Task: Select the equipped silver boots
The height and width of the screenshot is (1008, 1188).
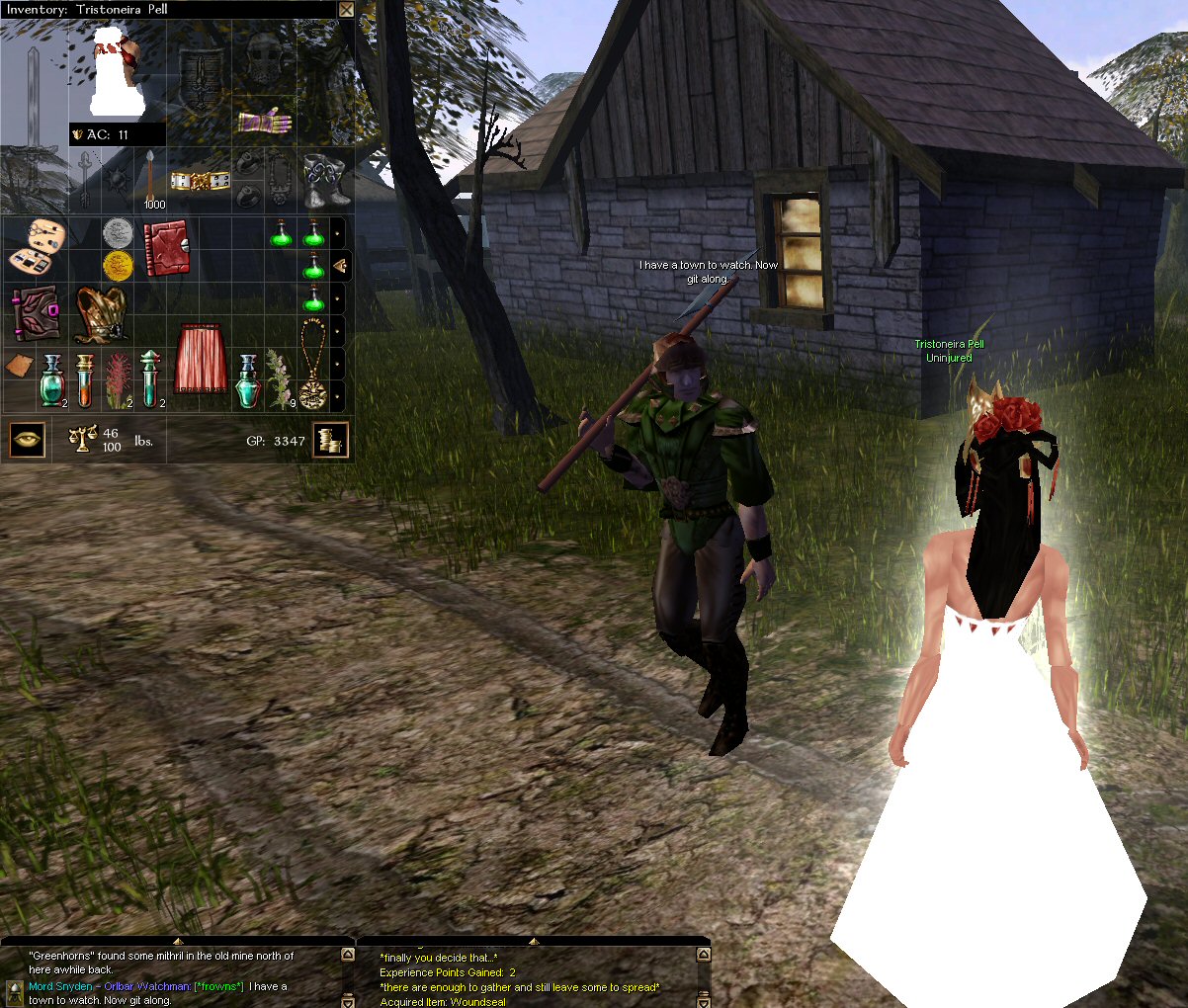Action: pyautogui.click(x=324, y=180)
